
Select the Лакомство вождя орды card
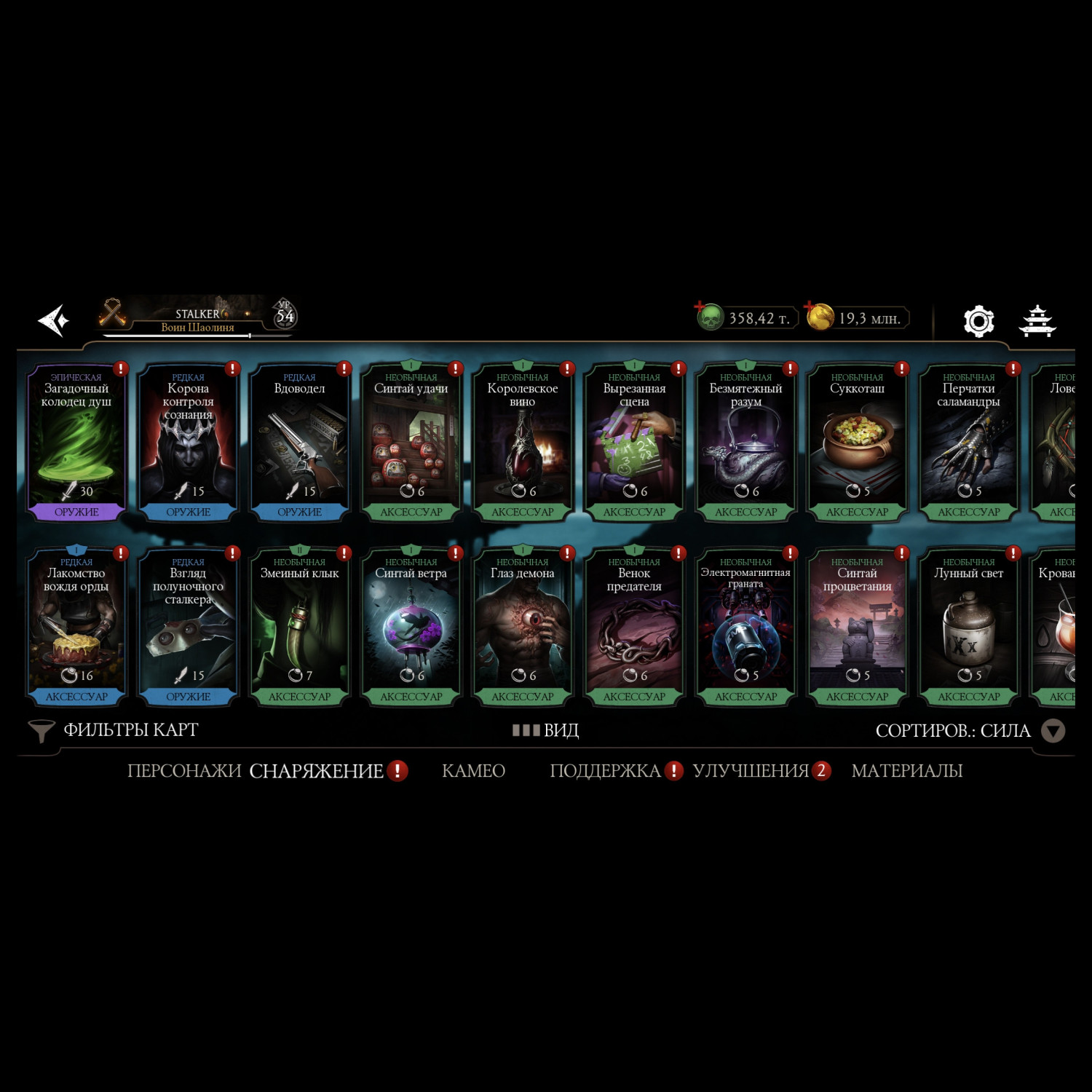pos(76,626)
